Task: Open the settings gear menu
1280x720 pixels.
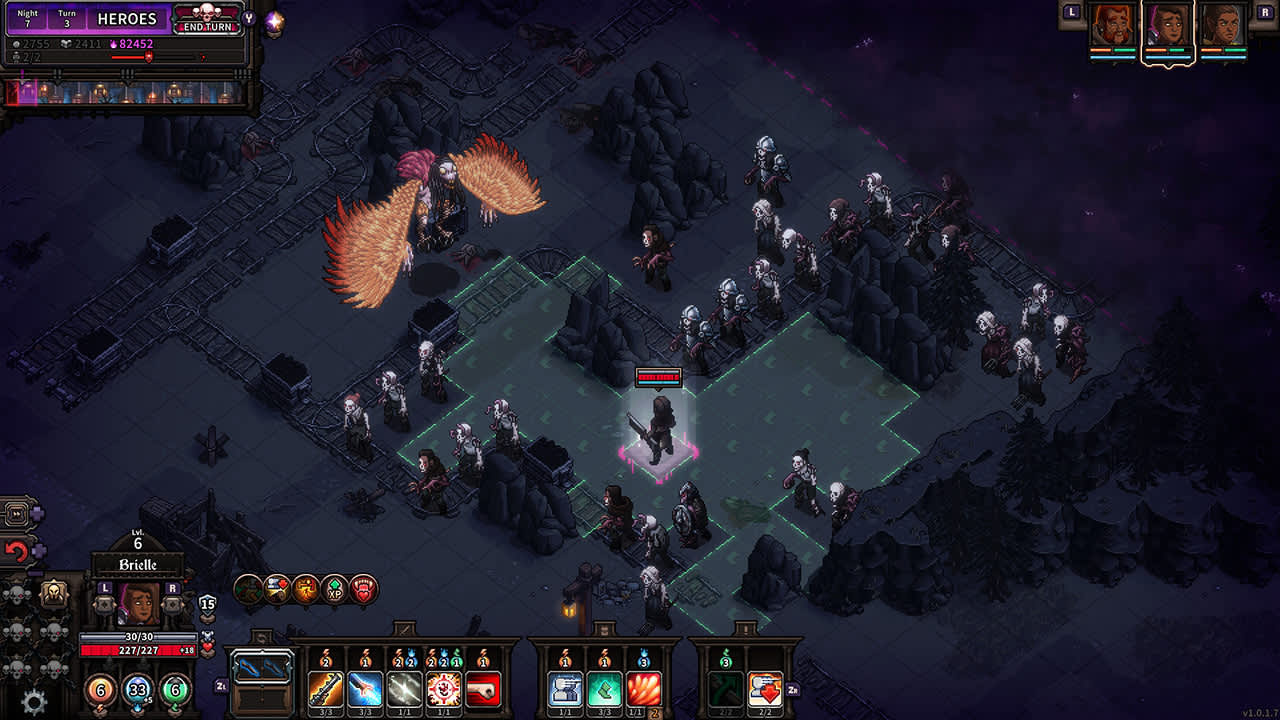Action: pyautogui.click(x=32, y=700)
